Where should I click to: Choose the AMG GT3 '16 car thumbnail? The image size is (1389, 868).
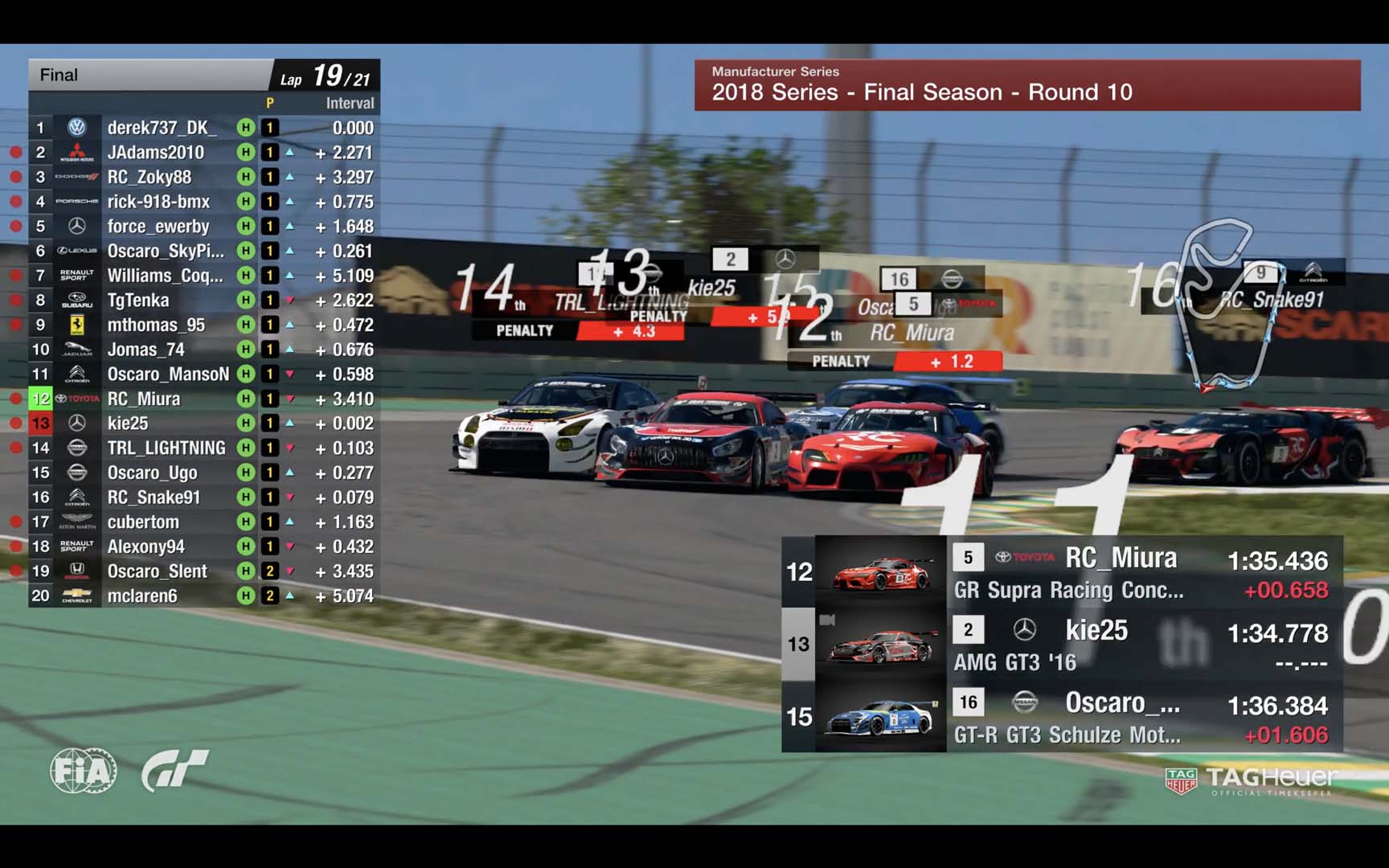pyautogui.click(x=881, y=644)
